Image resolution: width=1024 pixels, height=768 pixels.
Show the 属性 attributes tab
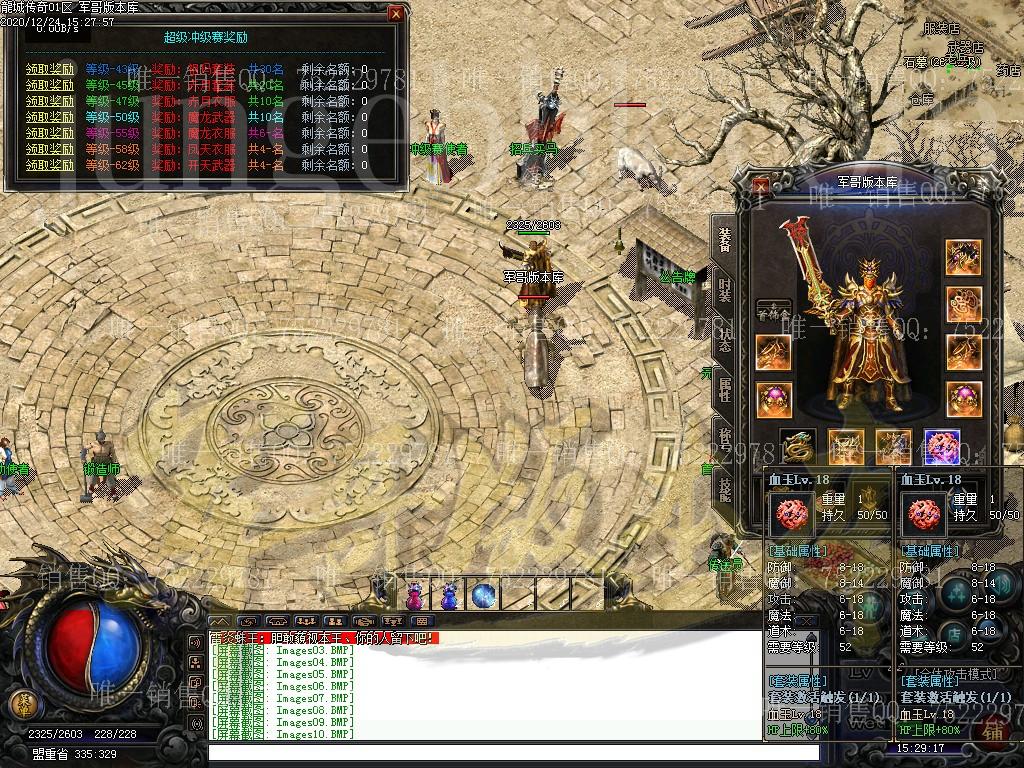point(724,390)
